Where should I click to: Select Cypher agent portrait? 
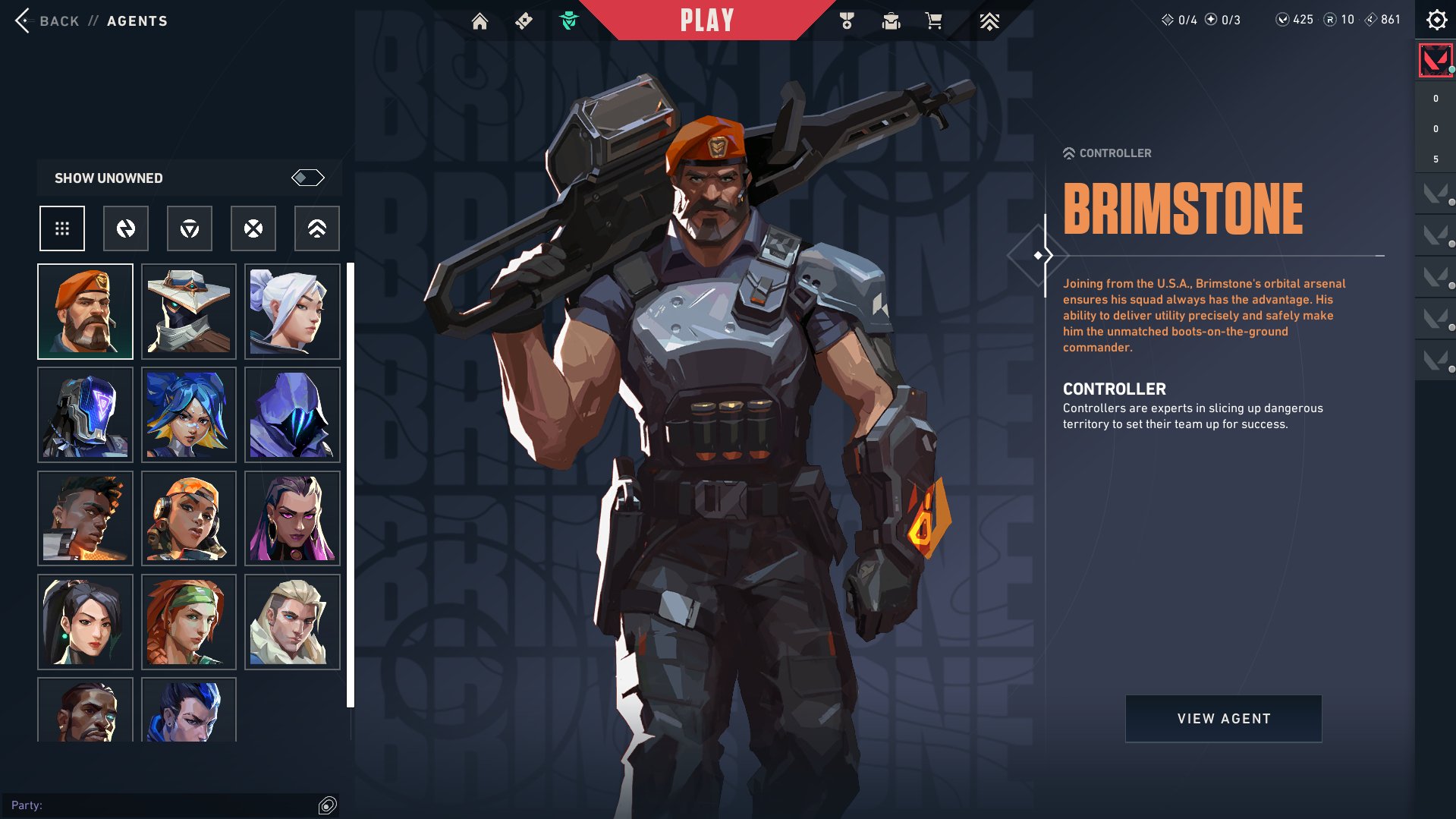189,311
